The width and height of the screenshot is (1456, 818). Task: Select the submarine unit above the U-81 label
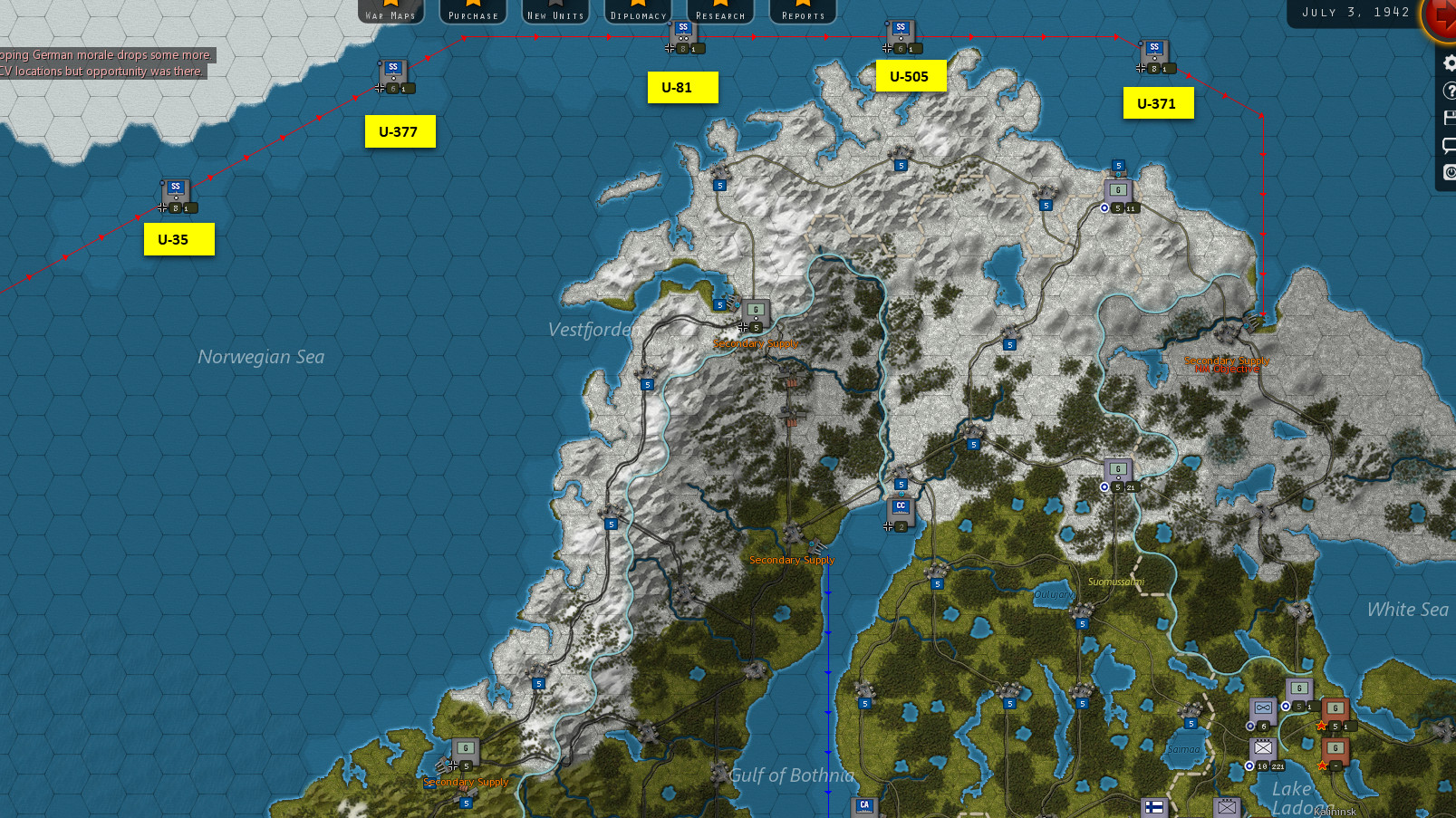coord(683,34)
